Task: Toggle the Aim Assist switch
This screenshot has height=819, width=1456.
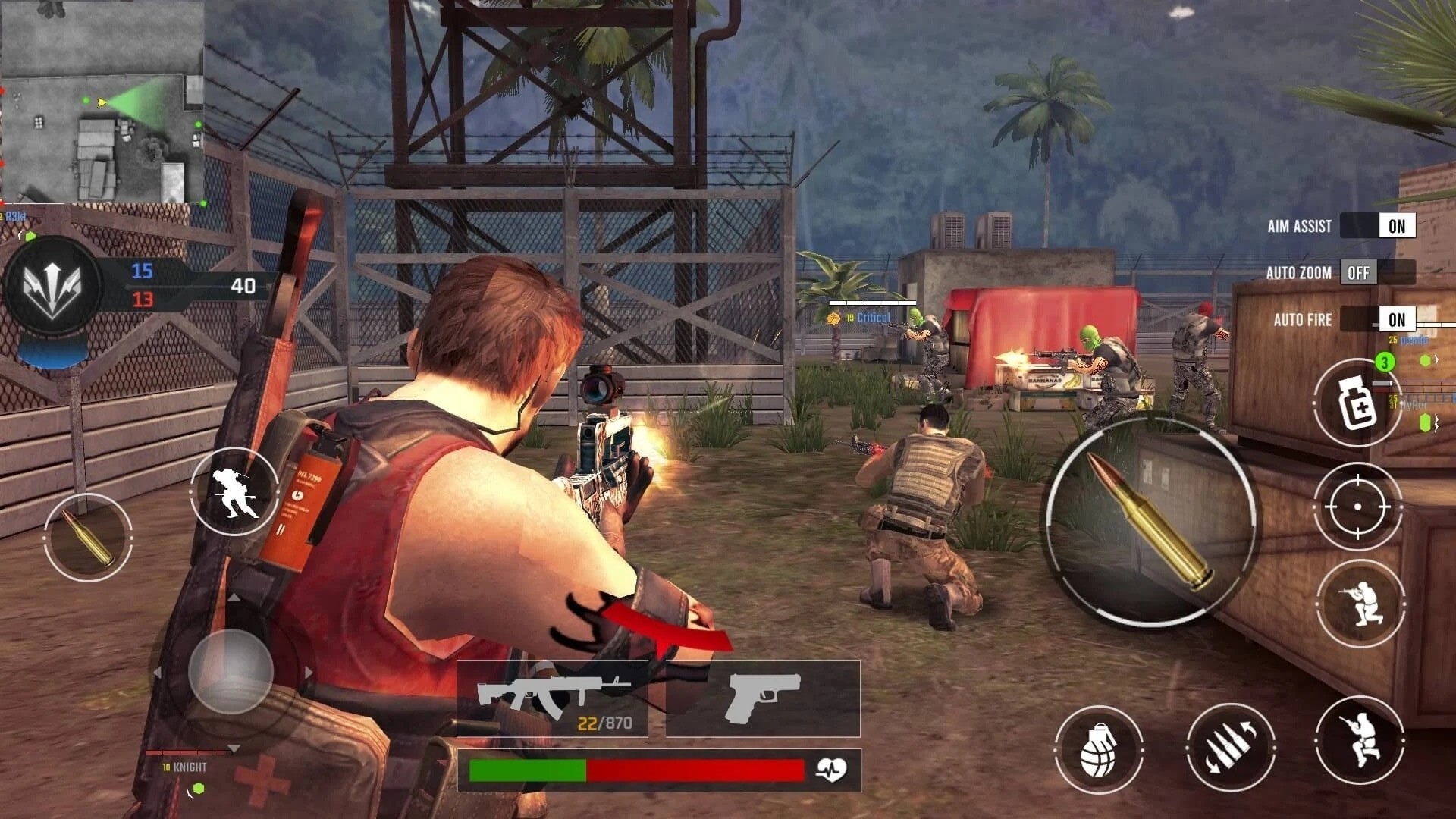Action: (x=1377, y=226)
